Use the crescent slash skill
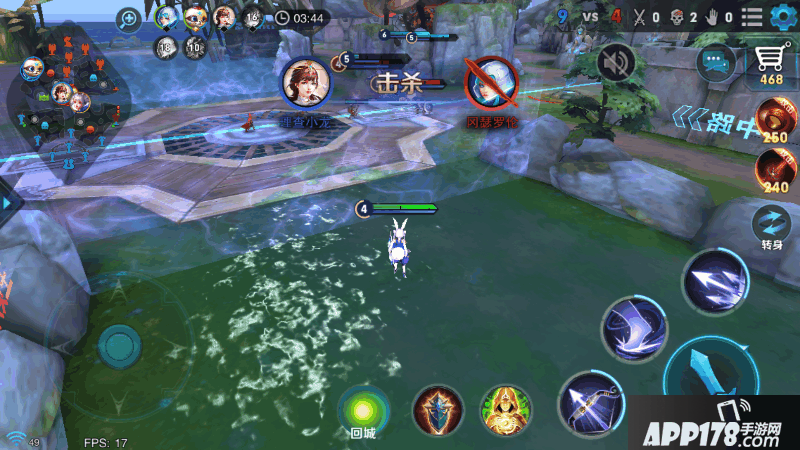The width and height of the screenshot is (800, 450). coord(633,329)
